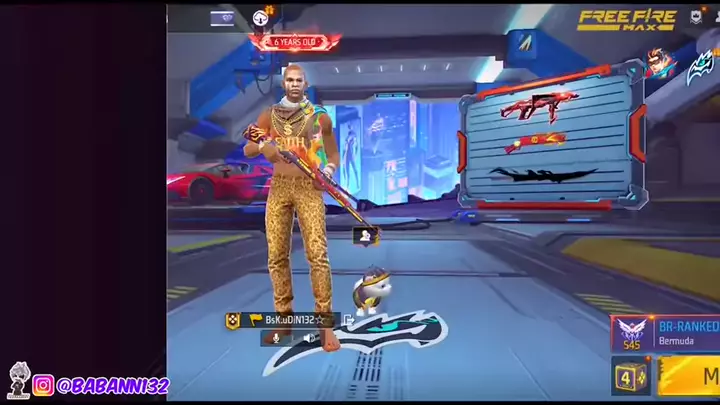Viewport: 720px width, 405px height.
Task: Click the exit arrow beside player name
Action: [x=348, y=320]
